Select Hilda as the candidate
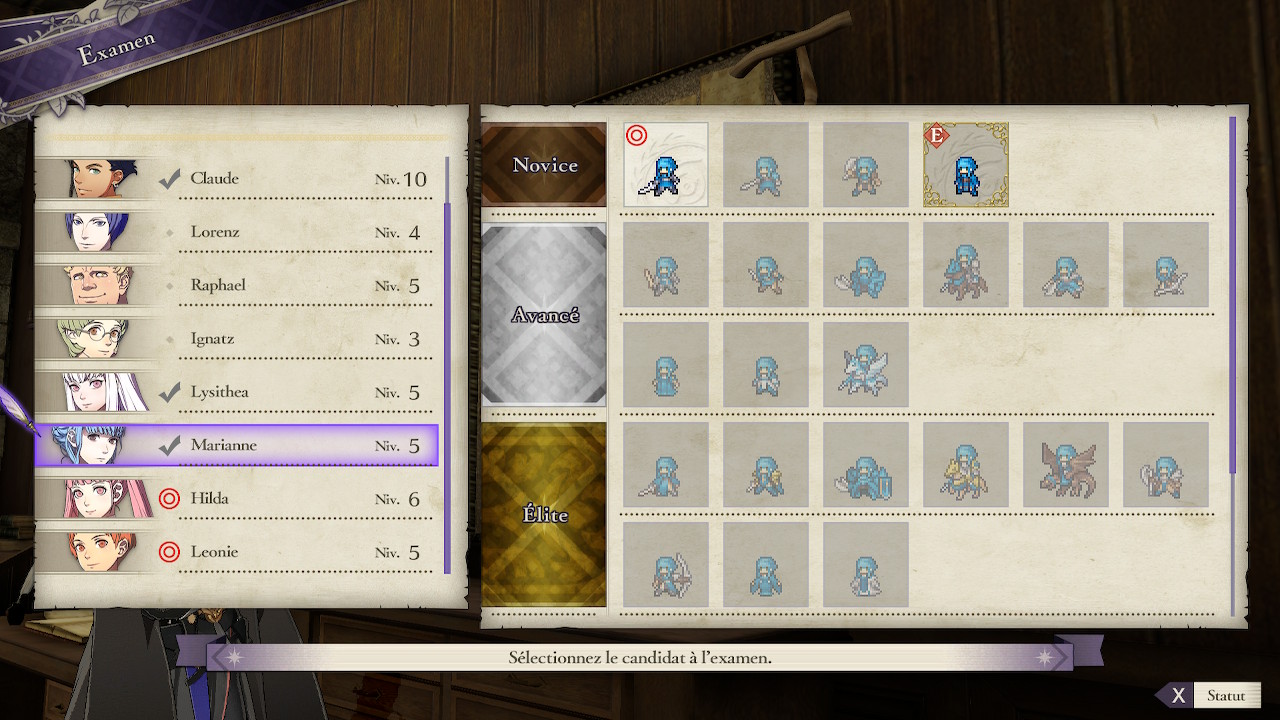 tap(236, 498)
